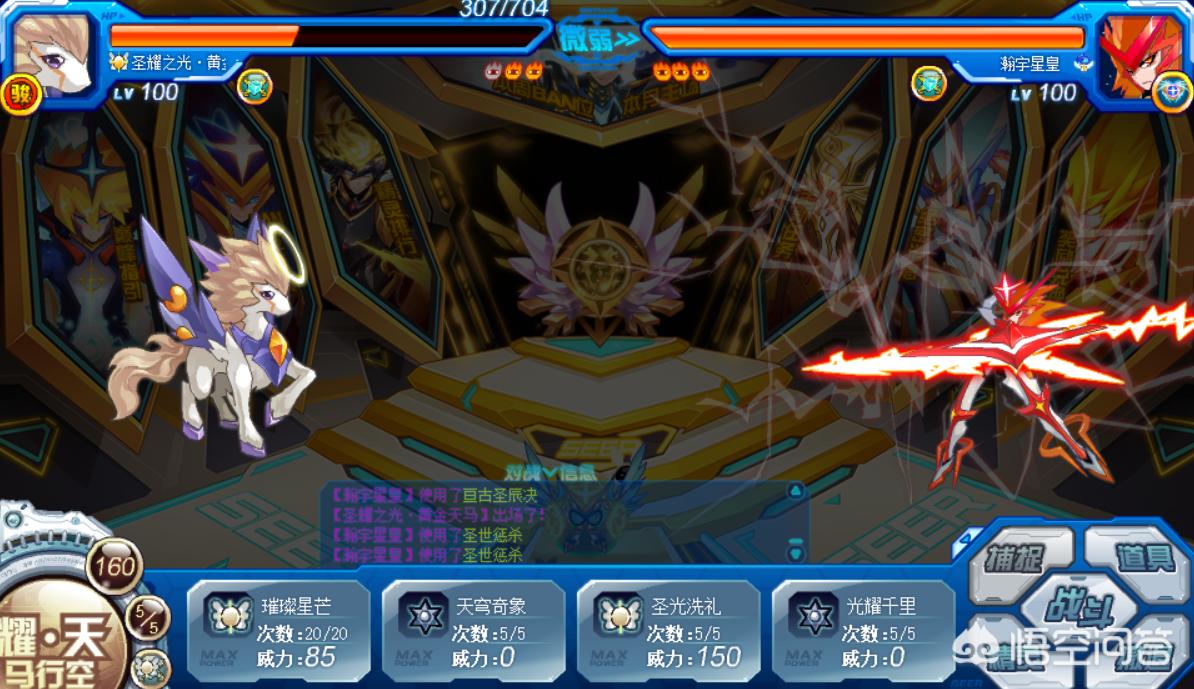Choose the 光耀千里 skill

point(863,631)
